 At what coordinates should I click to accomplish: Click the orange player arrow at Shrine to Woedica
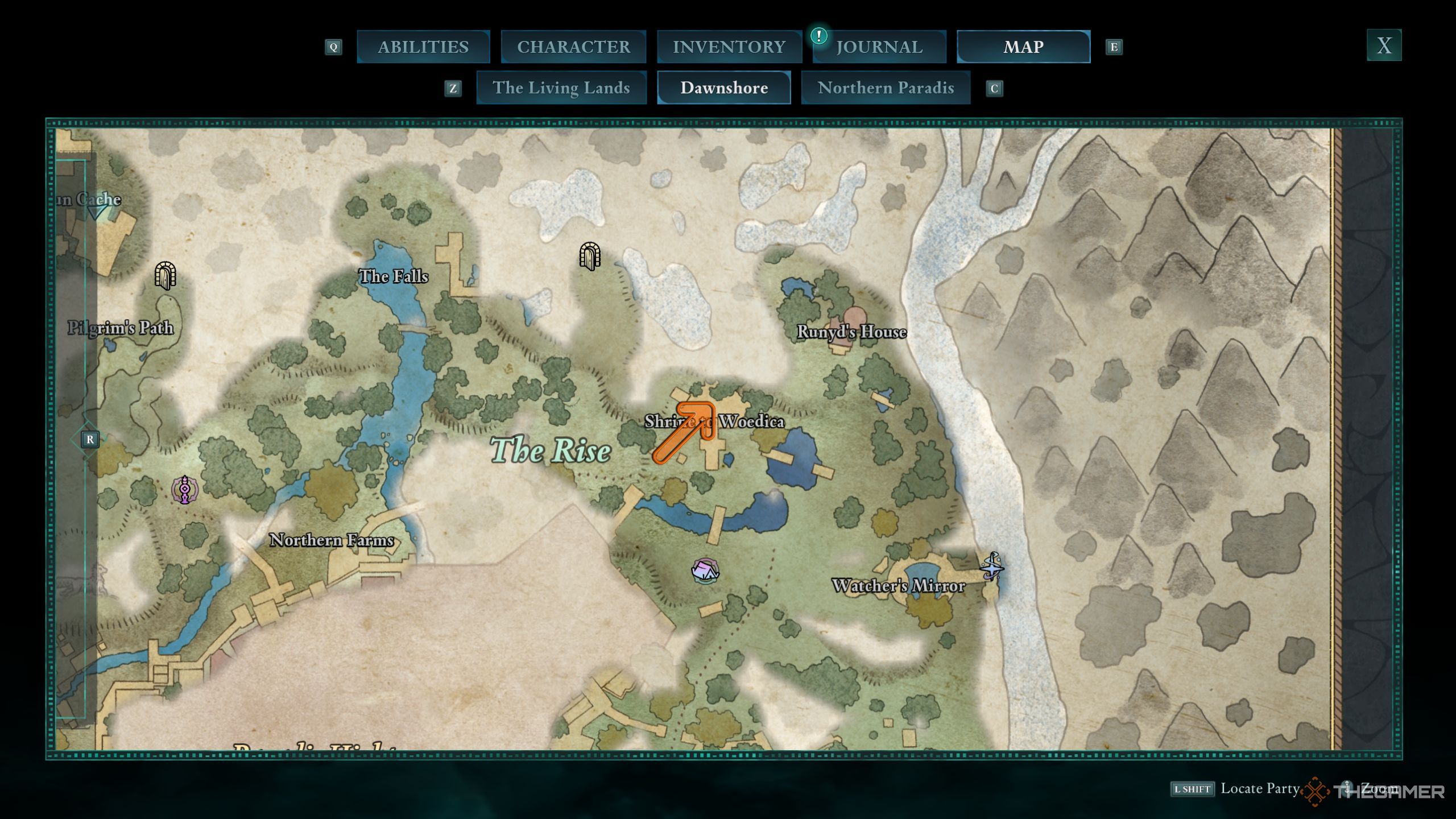click(685, 432)
